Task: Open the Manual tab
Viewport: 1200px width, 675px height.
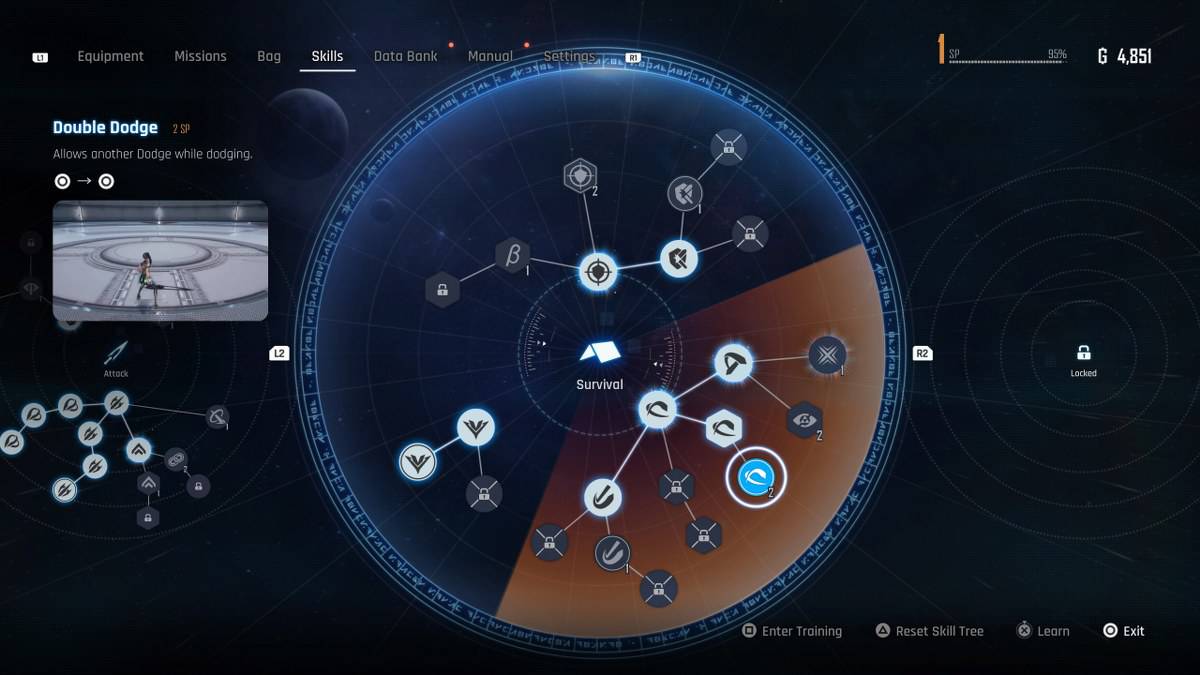Action: coord(490,56)
